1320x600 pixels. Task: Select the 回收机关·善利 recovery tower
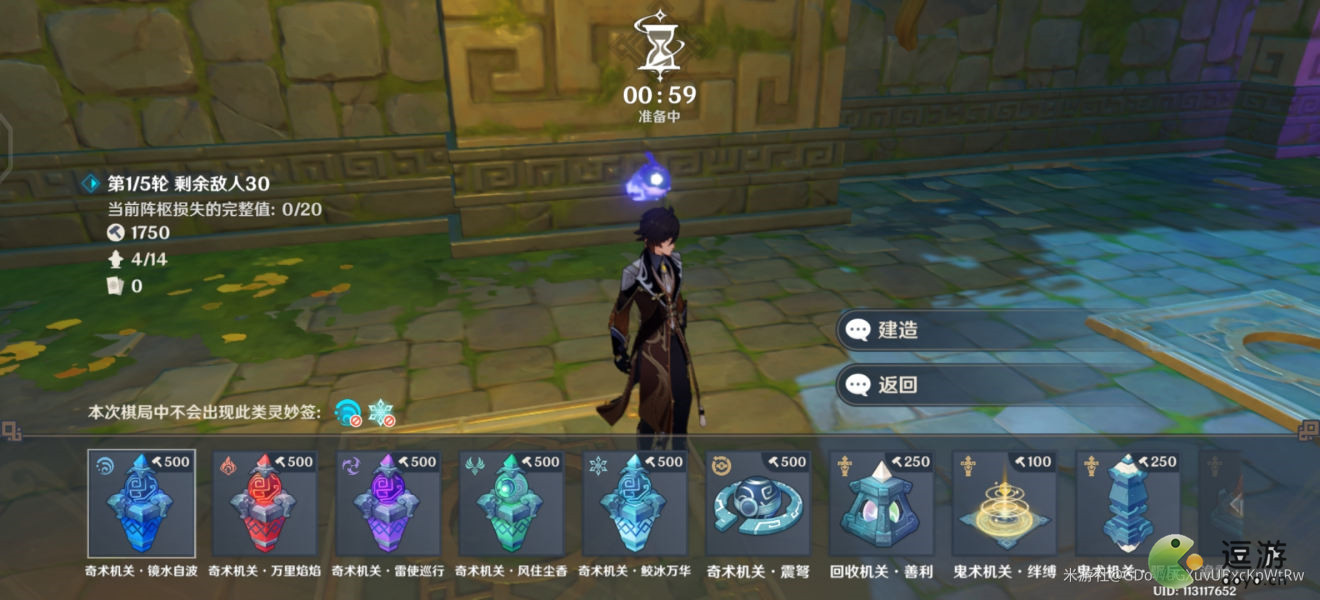point(882,503)
